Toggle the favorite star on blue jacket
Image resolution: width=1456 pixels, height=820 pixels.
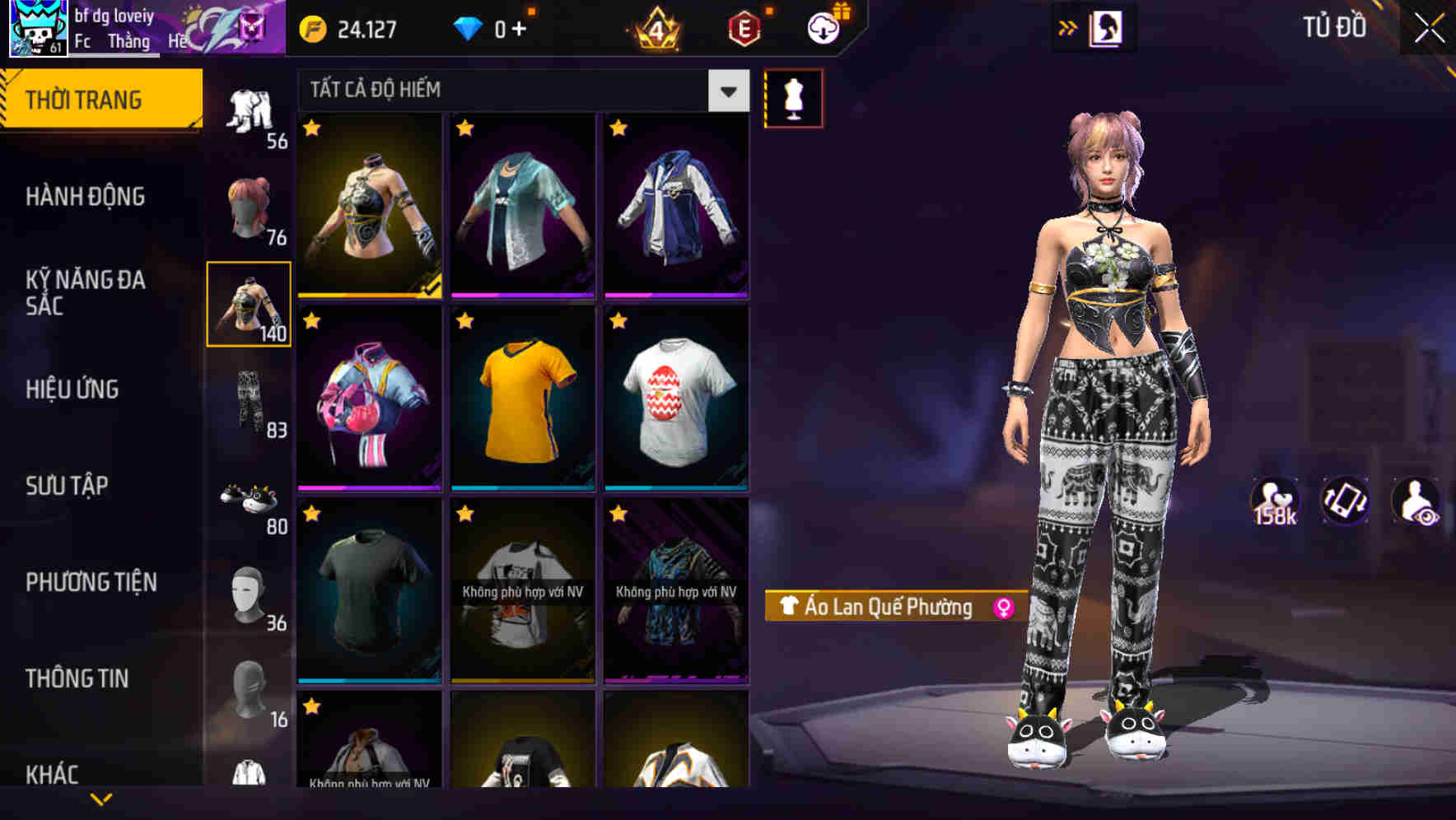(618, 128)
